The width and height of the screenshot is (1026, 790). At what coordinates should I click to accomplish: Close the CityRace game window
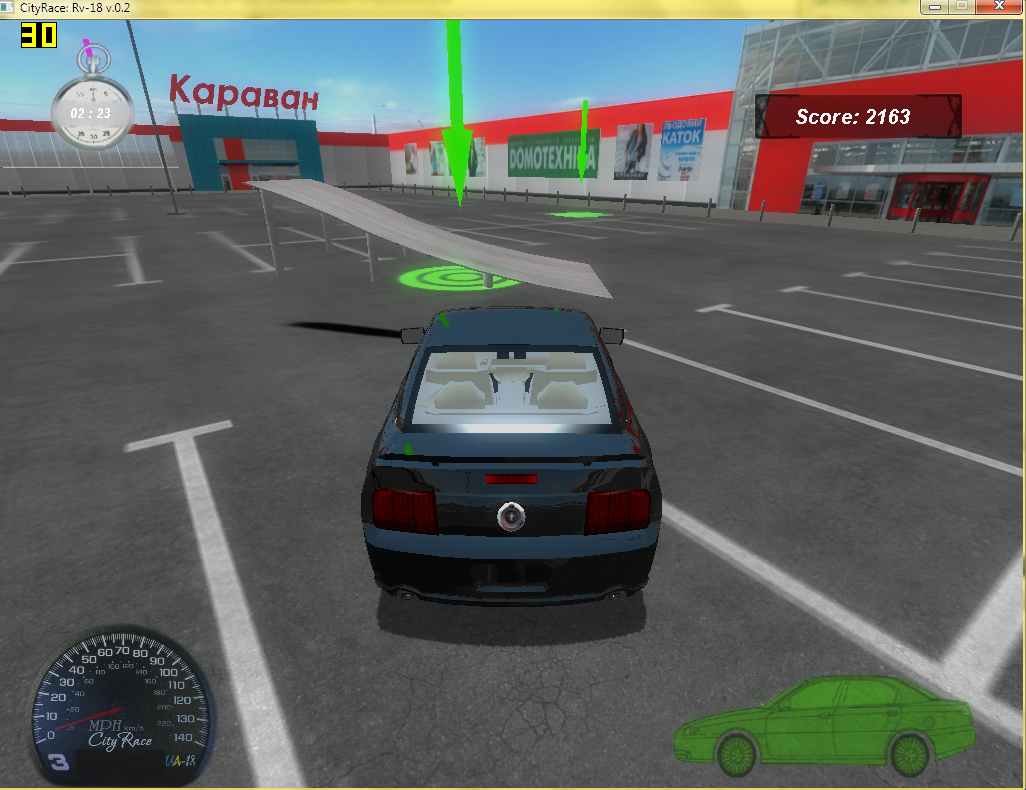pyautogui.click(x=998, y=6)
